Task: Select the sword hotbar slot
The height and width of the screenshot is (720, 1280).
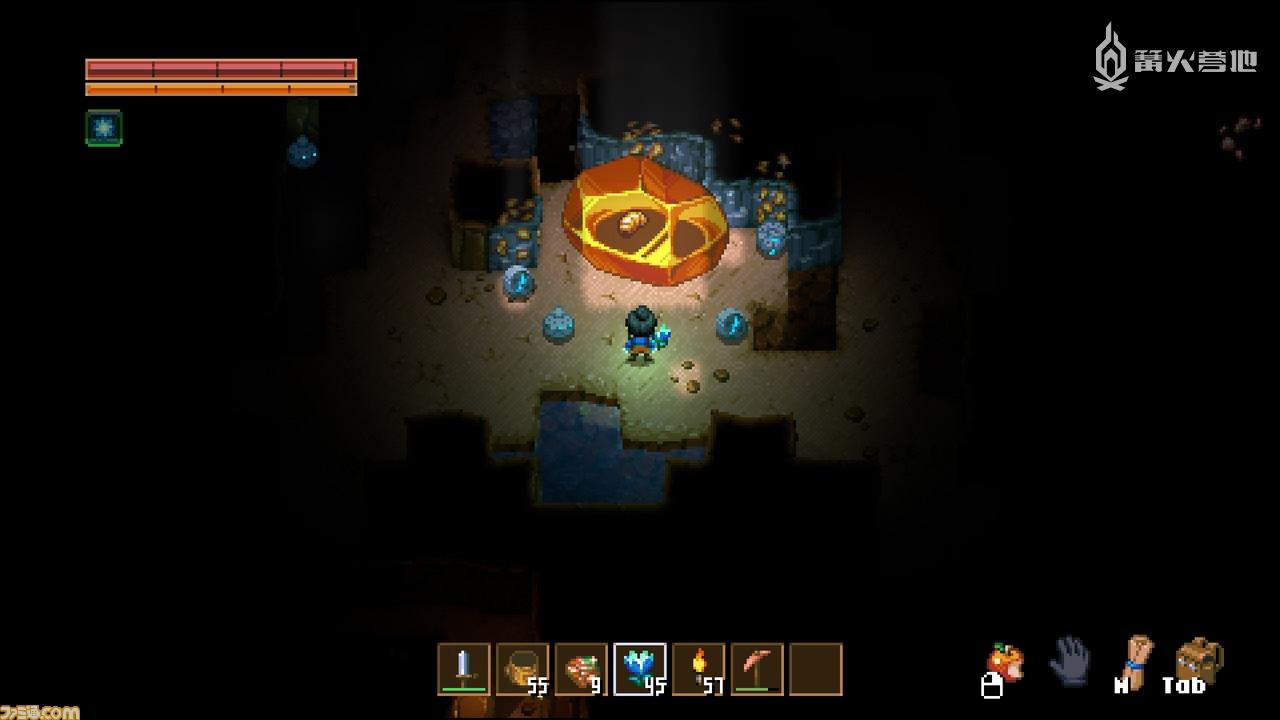Action: (x=464, y=668)
